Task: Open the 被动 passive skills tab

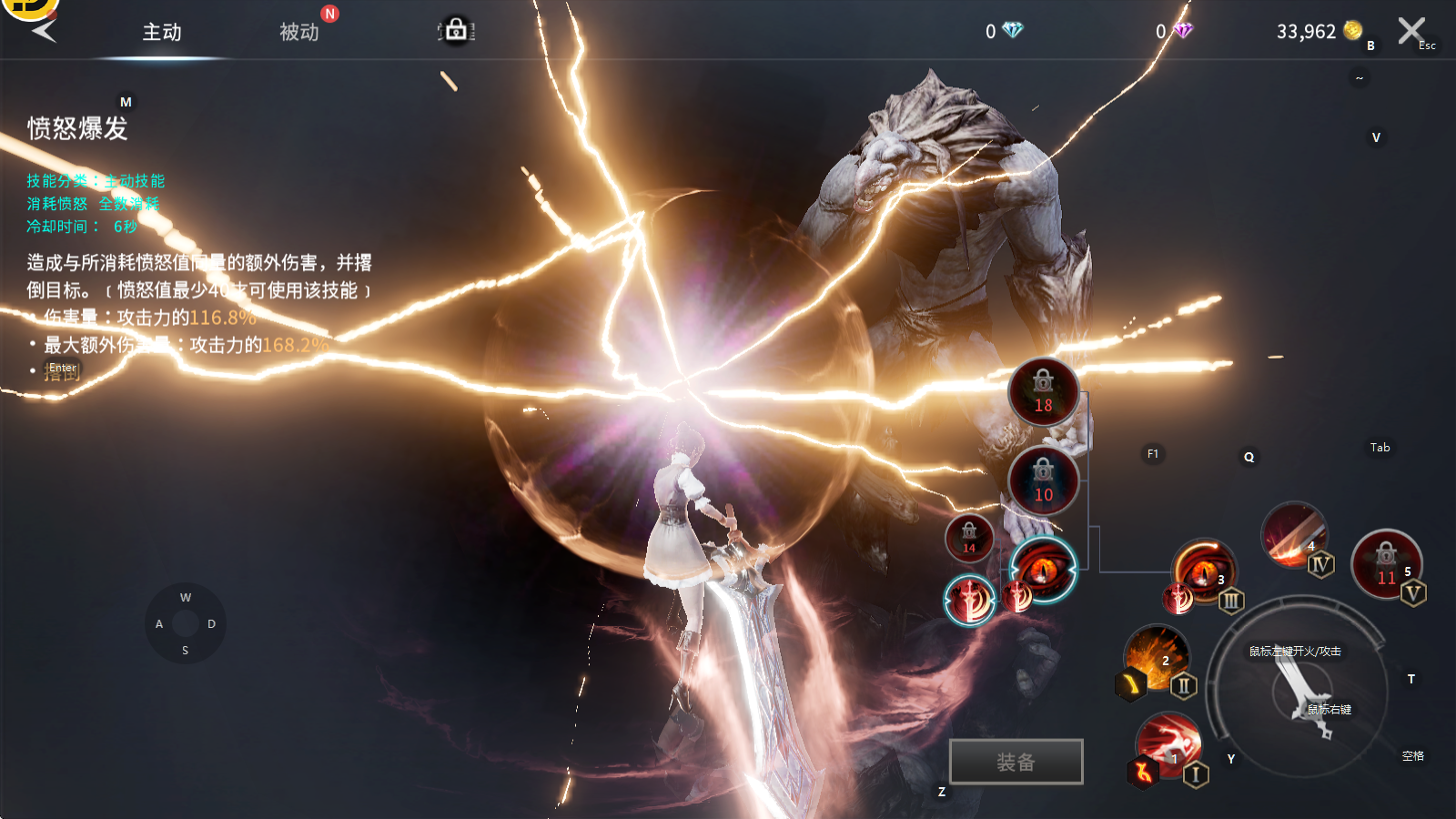Action: (x=299, y=33)
